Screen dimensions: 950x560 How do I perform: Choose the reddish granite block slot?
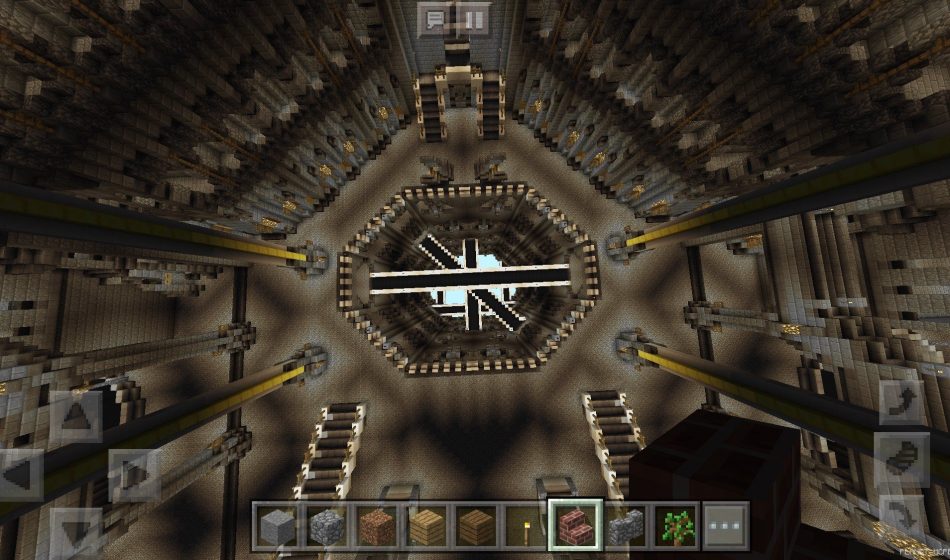pos(375,525)
